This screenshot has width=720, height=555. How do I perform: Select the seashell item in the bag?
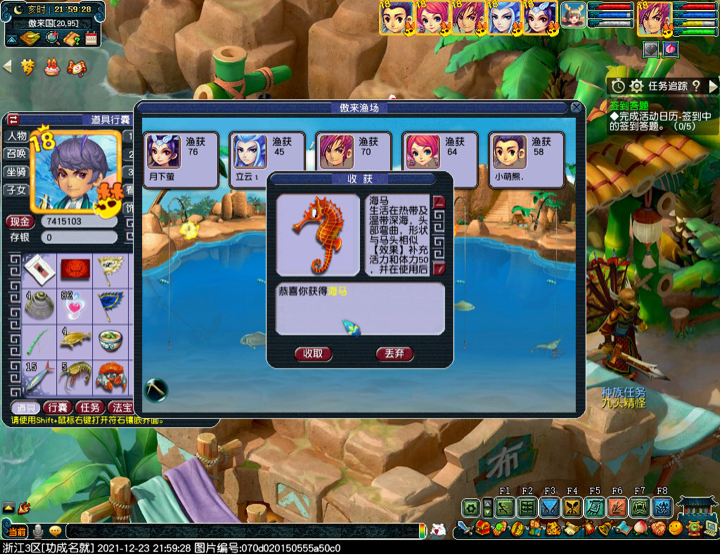(x=39, y=304)
